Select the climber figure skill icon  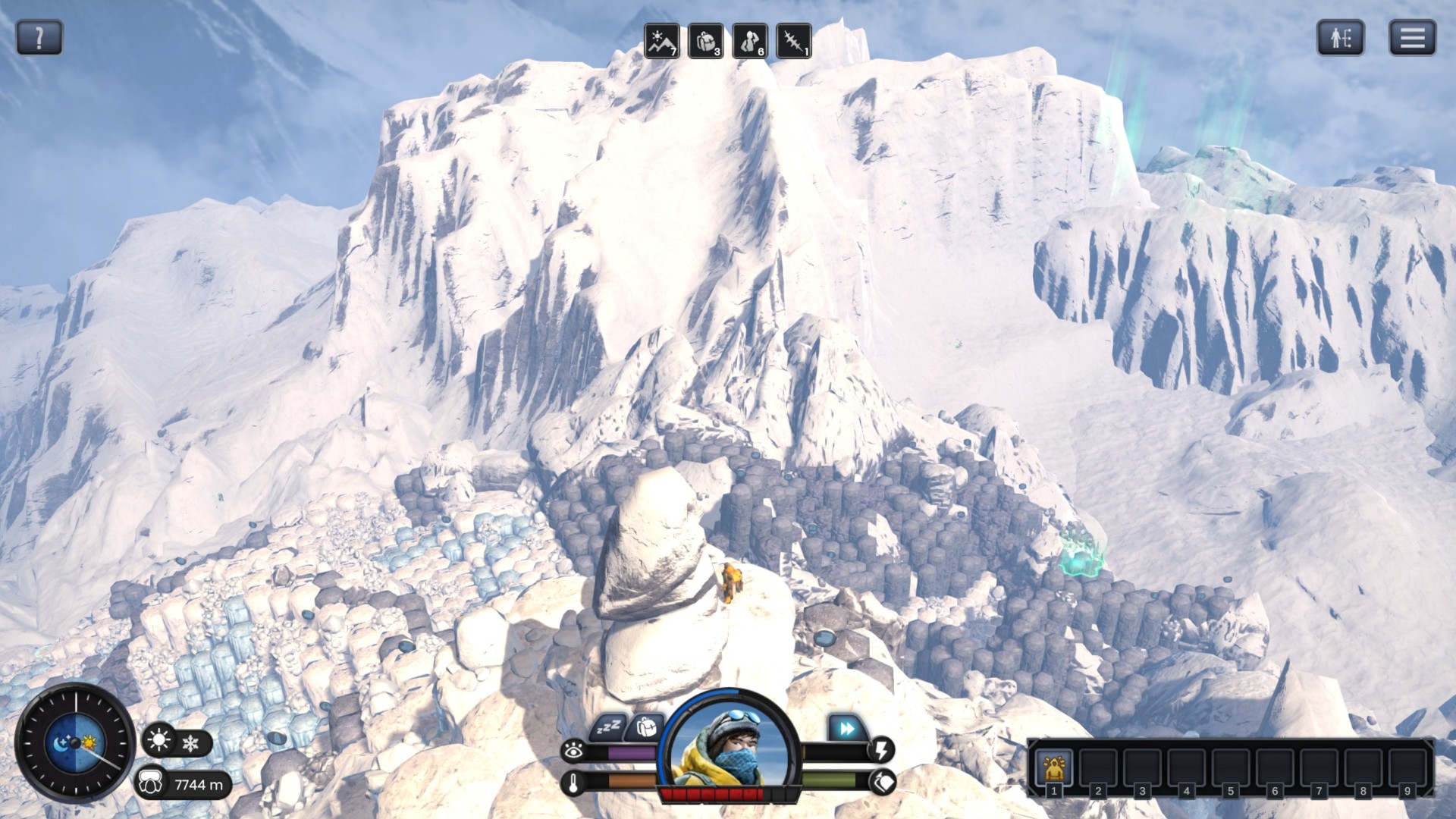[x=750, y=41]
